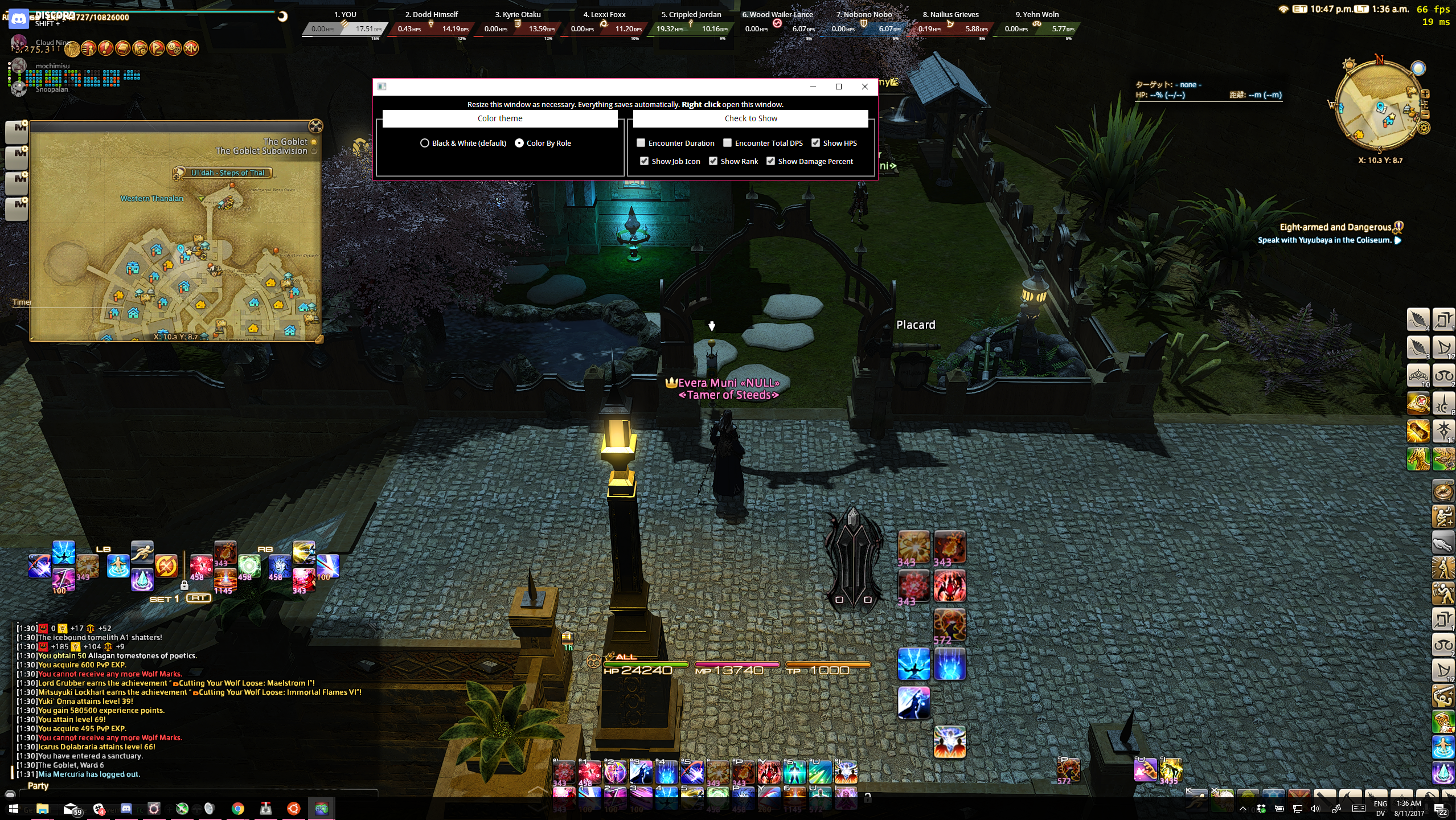Minimize the overlay settings window
Viewport: 1456px width, 820px height.
813,87
